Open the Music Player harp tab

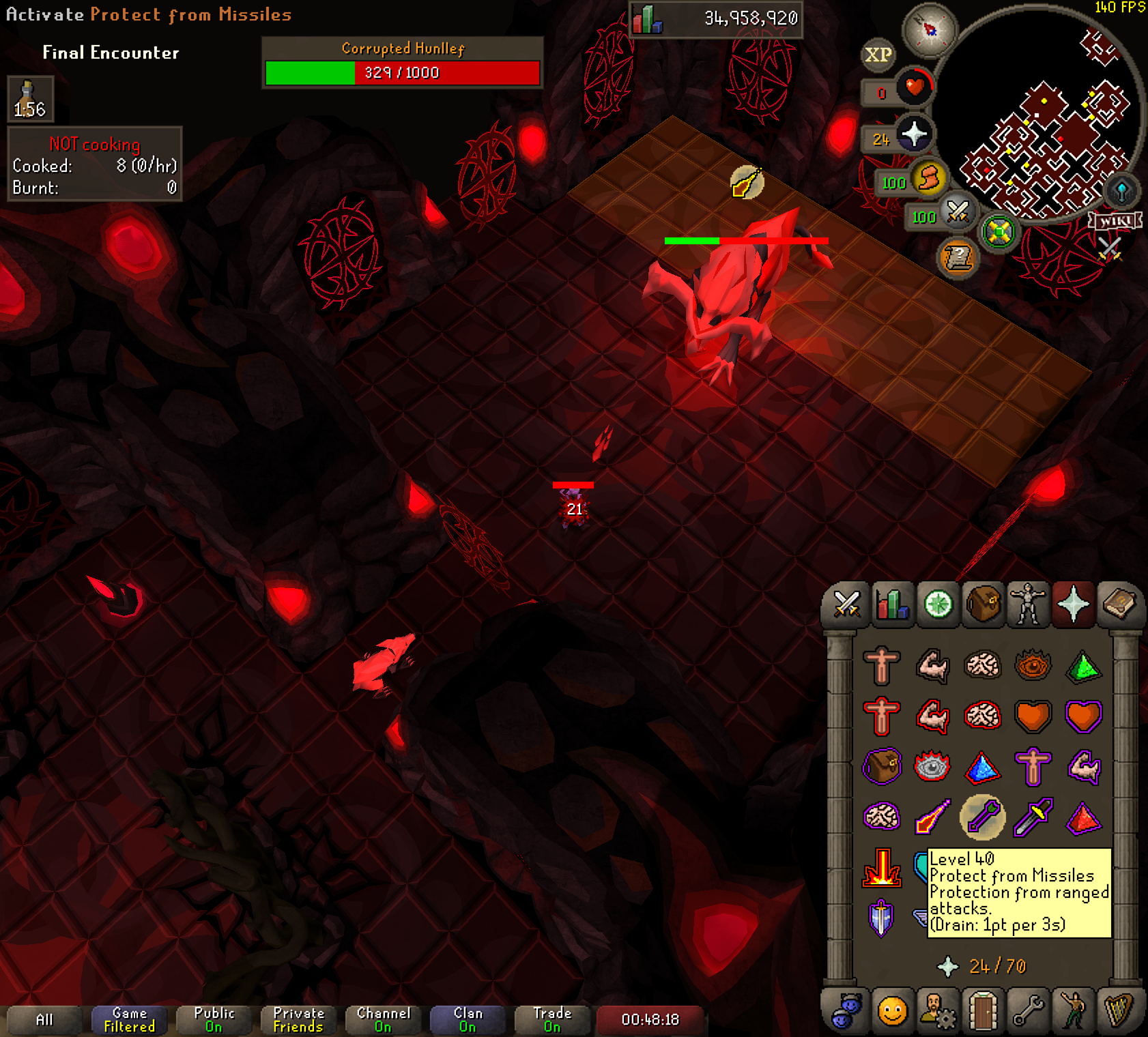coord(1119,1011)
